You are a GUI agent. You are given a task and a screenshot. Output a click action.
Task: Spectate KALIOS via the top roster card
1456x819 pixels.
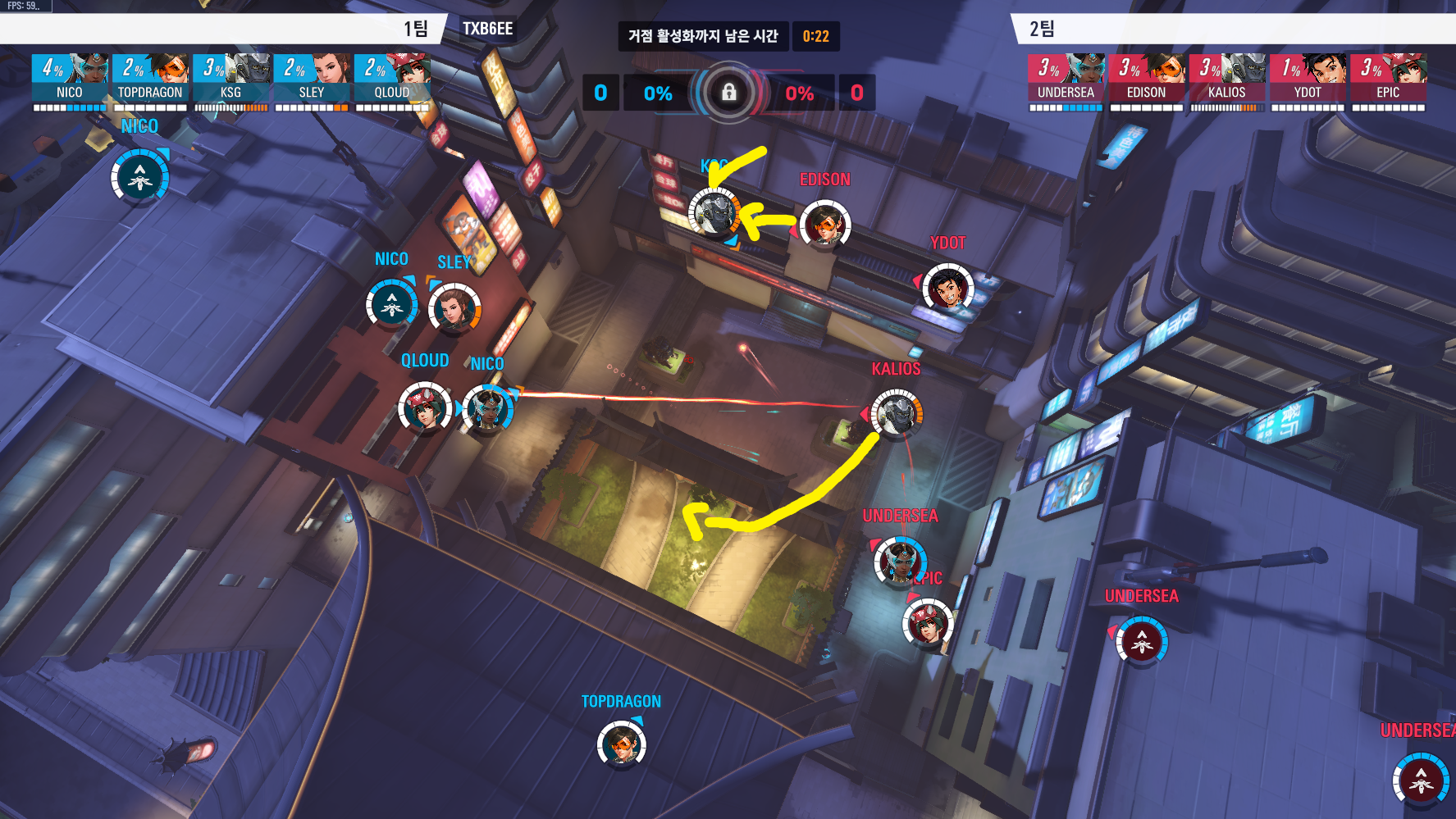tap(1226, 80)
